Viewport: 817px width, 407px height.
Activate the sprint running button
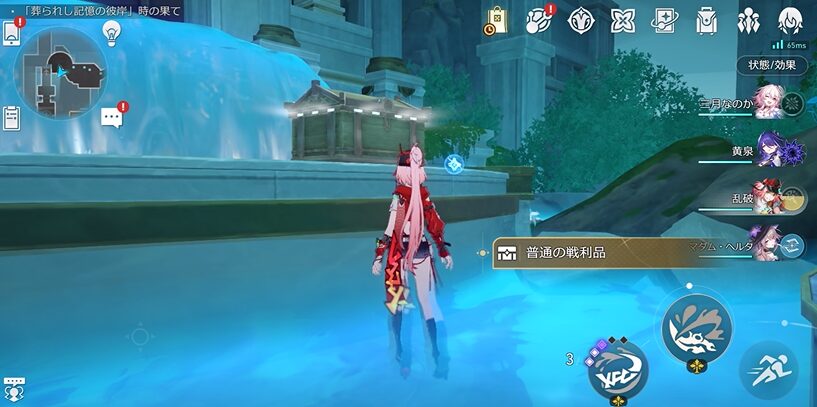click(x=768, y=370)
